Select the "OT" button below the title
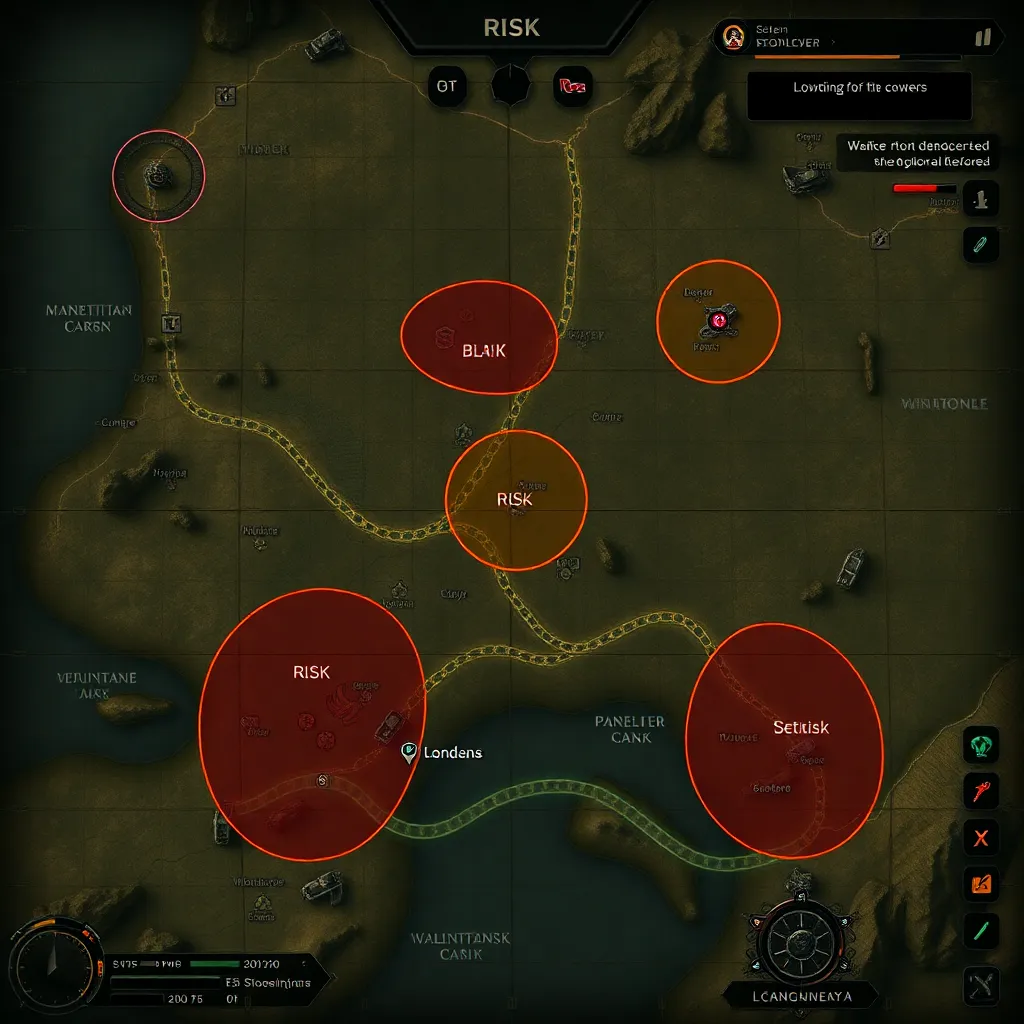 [447, 86]
